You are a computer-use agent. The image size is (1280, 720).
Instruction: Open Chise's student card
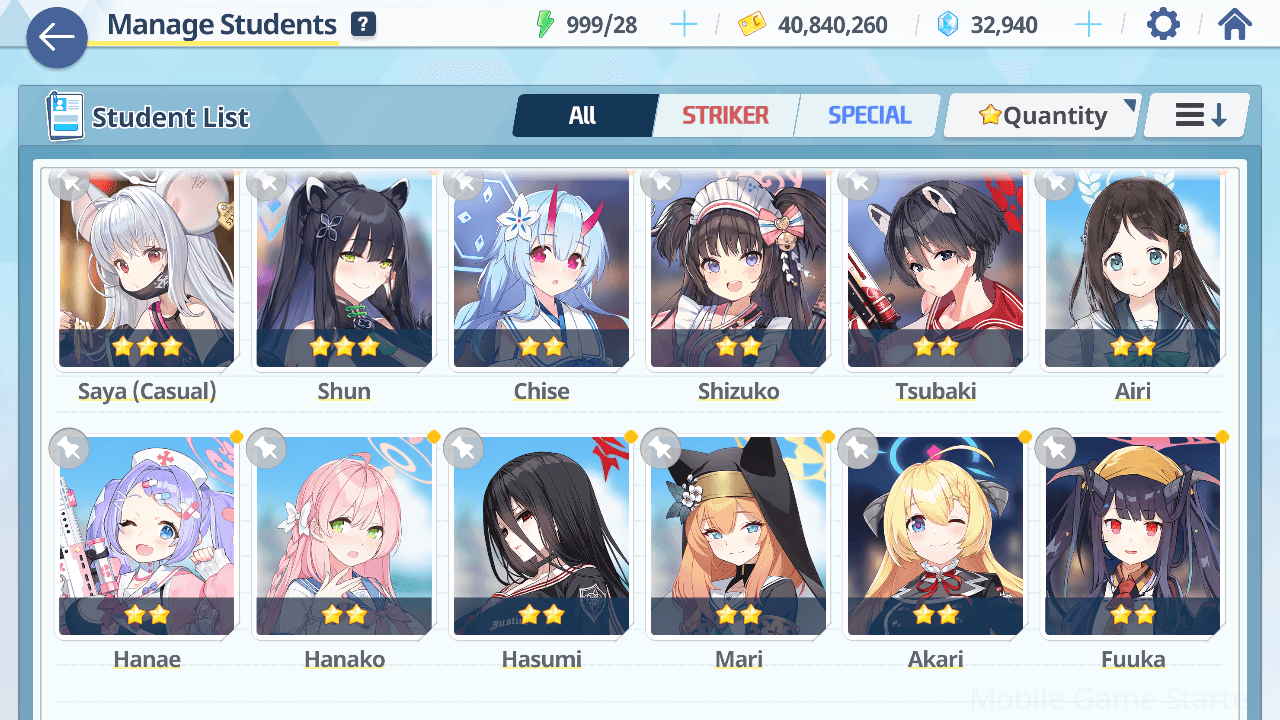pos(541,270)
